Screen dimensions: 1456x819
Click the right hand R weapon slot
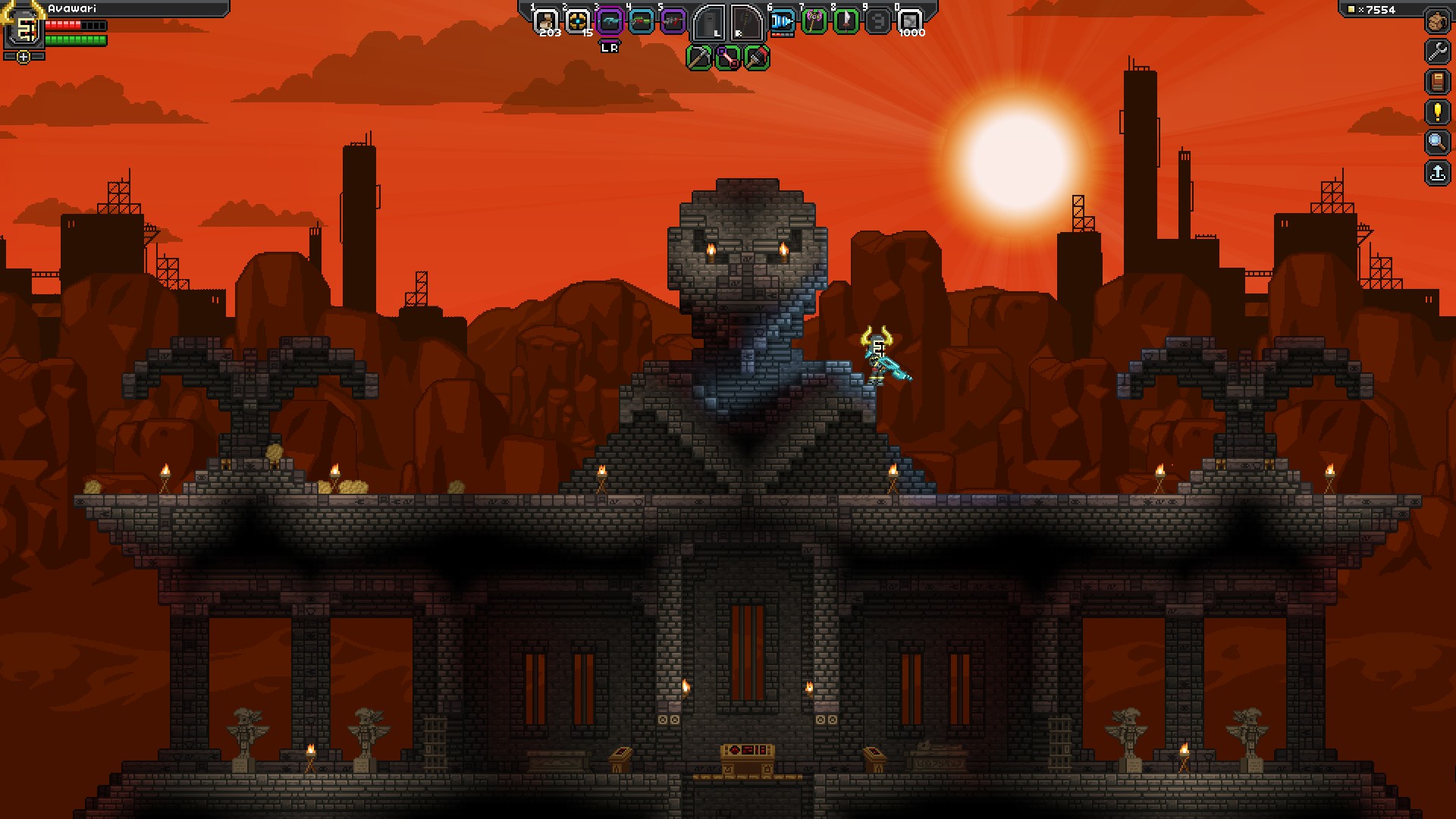click(x=747, y=23)
